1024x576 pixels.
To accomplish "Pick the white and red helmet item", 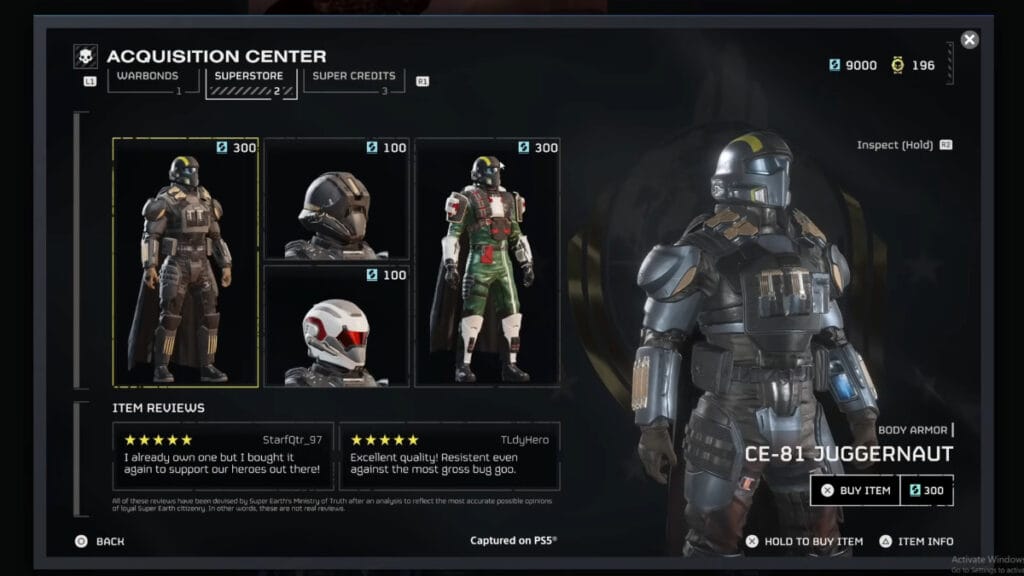I will 337,325.
